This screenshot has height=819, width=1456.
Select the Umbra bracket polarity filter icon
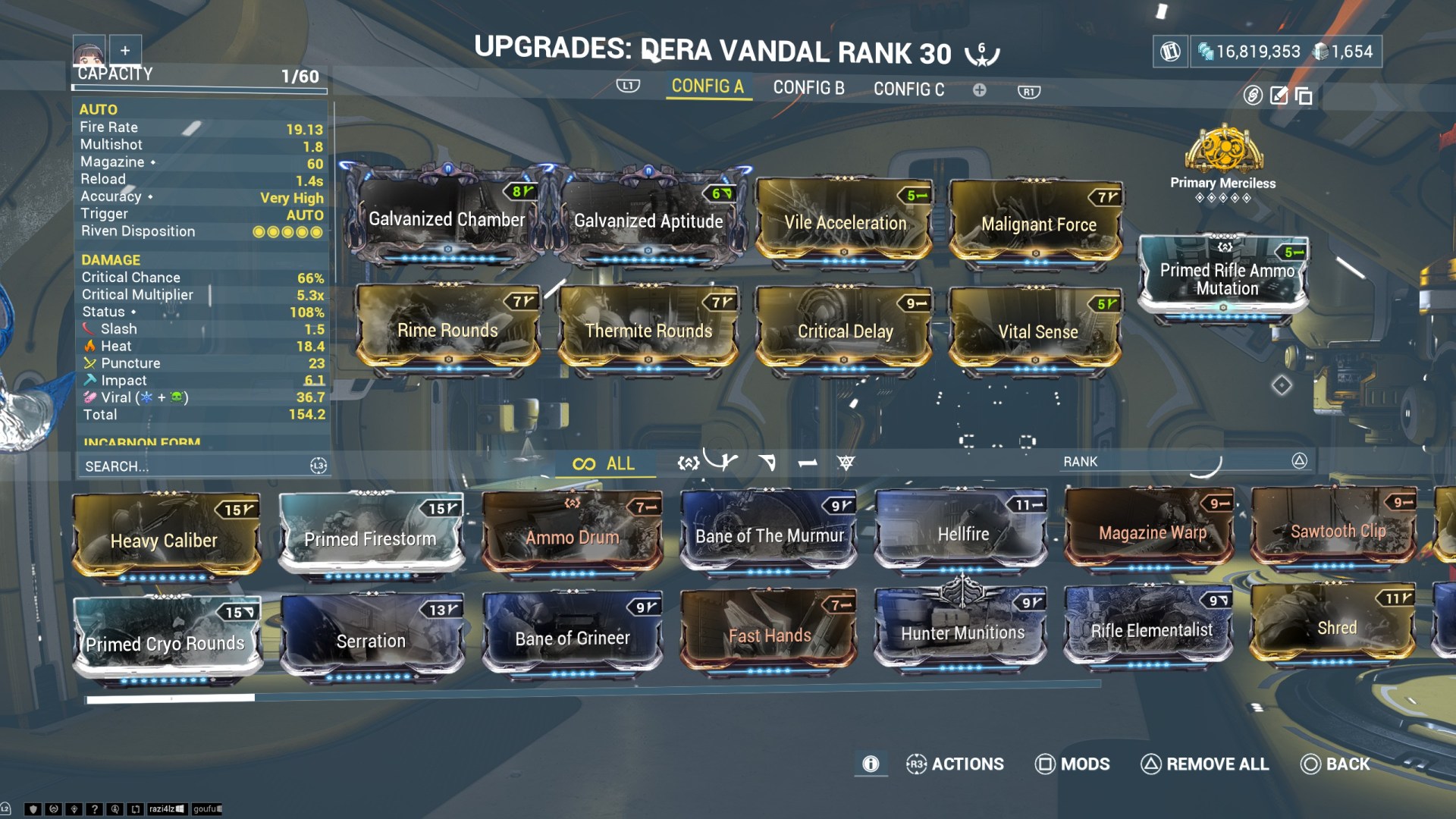point(689,463)
